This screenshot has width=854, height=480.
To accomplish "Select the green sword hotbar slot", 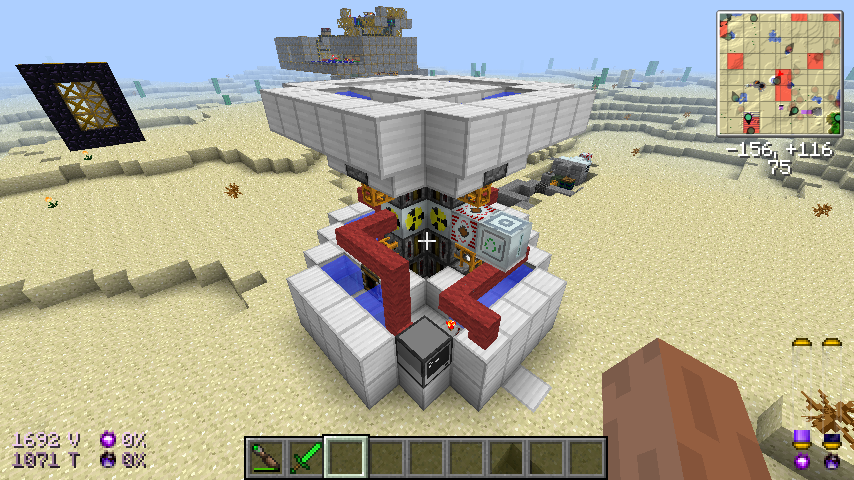I will click(x=306, y=458).
